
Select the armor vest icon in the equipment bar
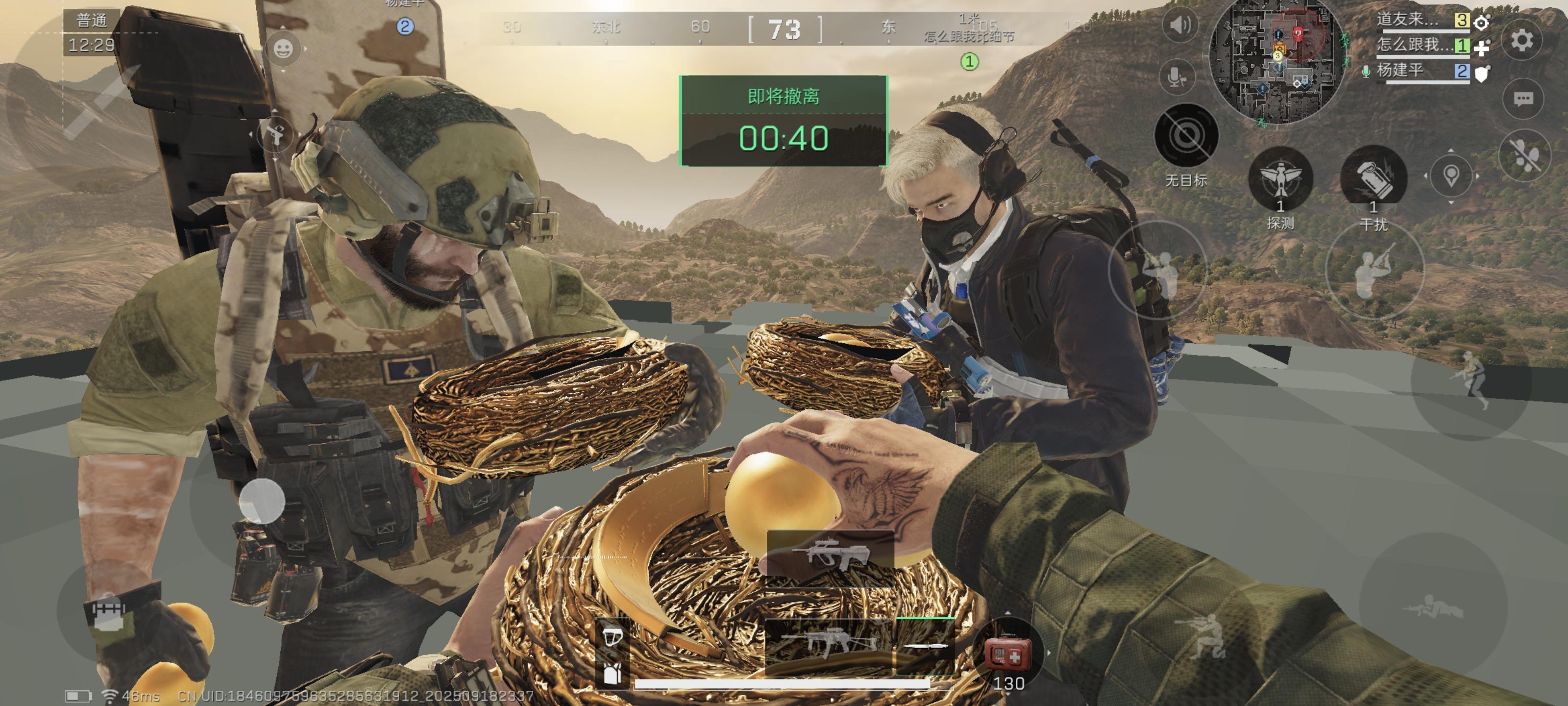click(612, 673)
